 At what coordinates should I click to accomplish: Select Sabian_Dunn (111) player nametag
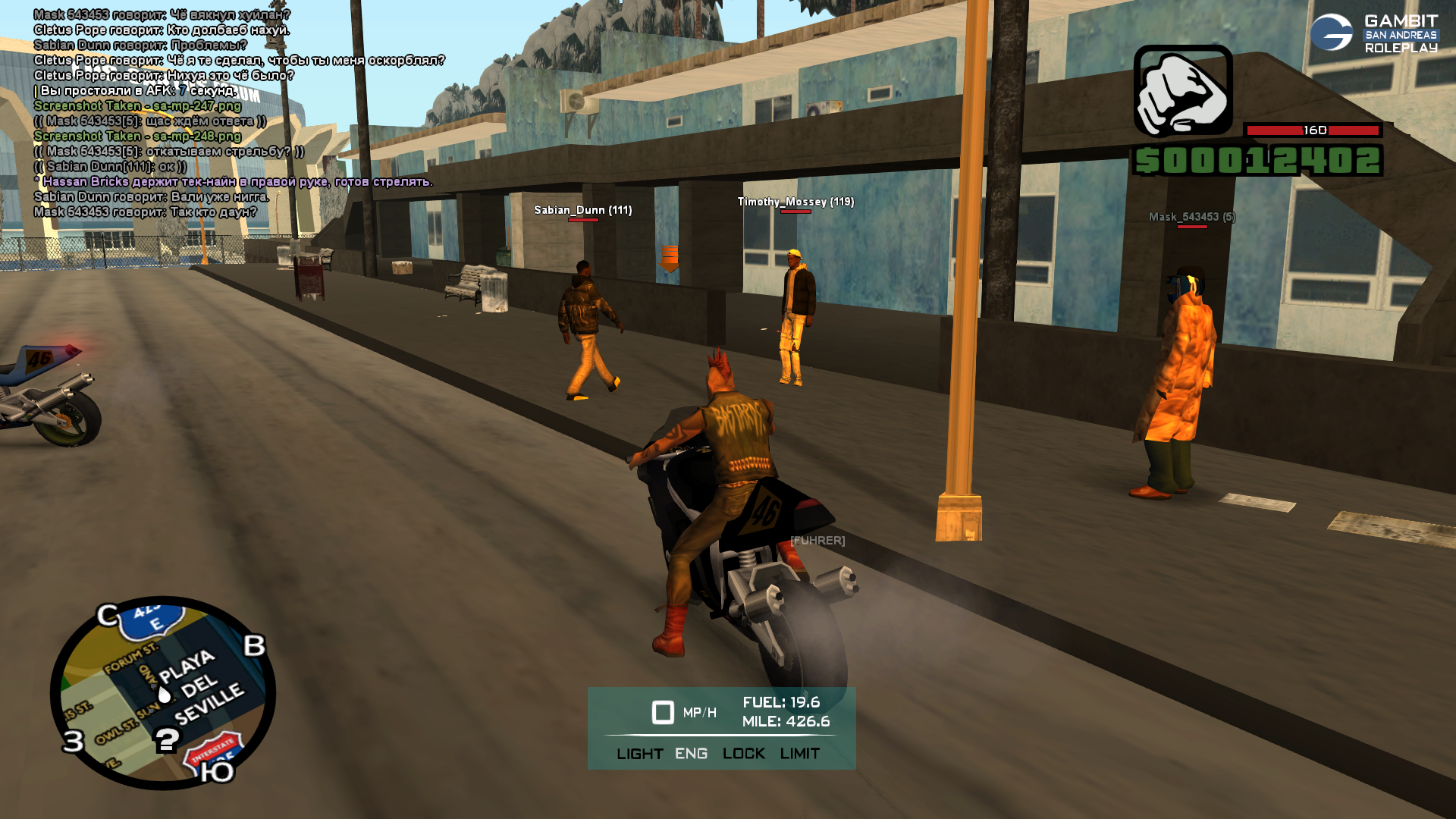coord(582,210)
